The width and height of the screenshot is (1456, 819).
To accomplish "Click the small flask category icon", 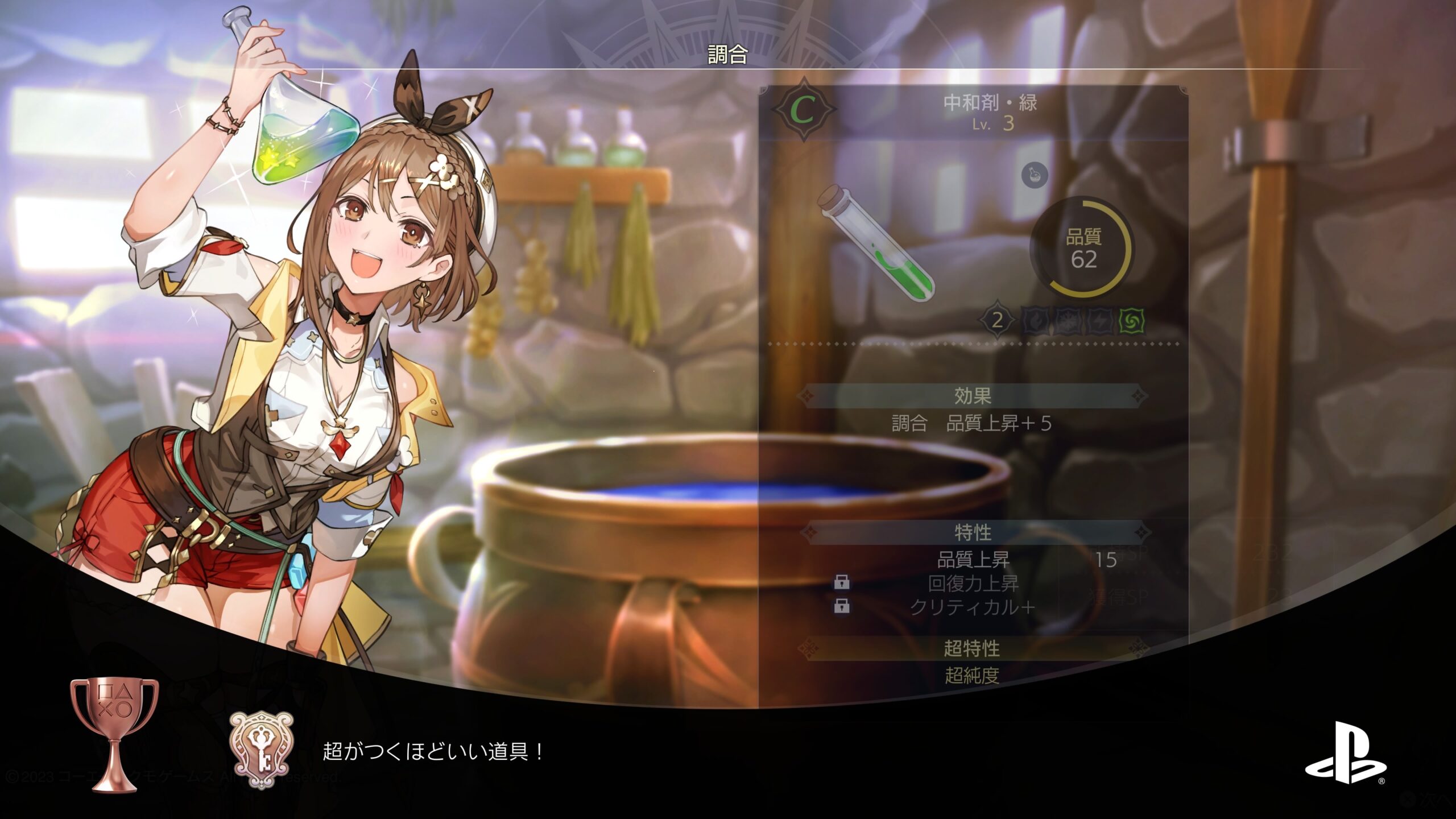I will 1034,175.
